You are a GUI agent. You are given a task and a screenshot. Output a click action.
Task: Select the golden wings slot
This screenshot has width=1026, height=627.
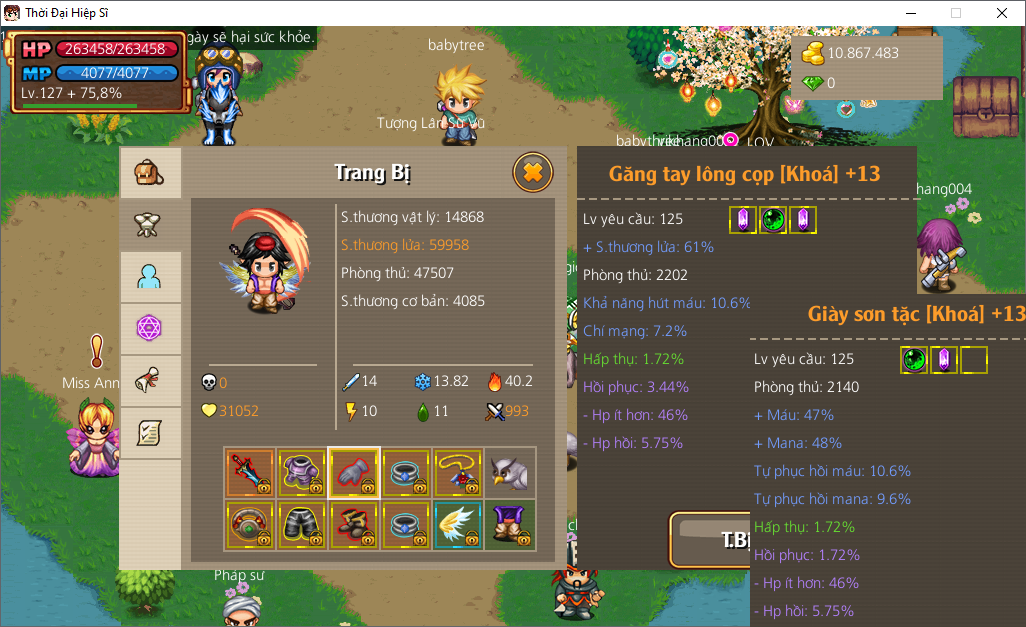[x=458, y=525]
